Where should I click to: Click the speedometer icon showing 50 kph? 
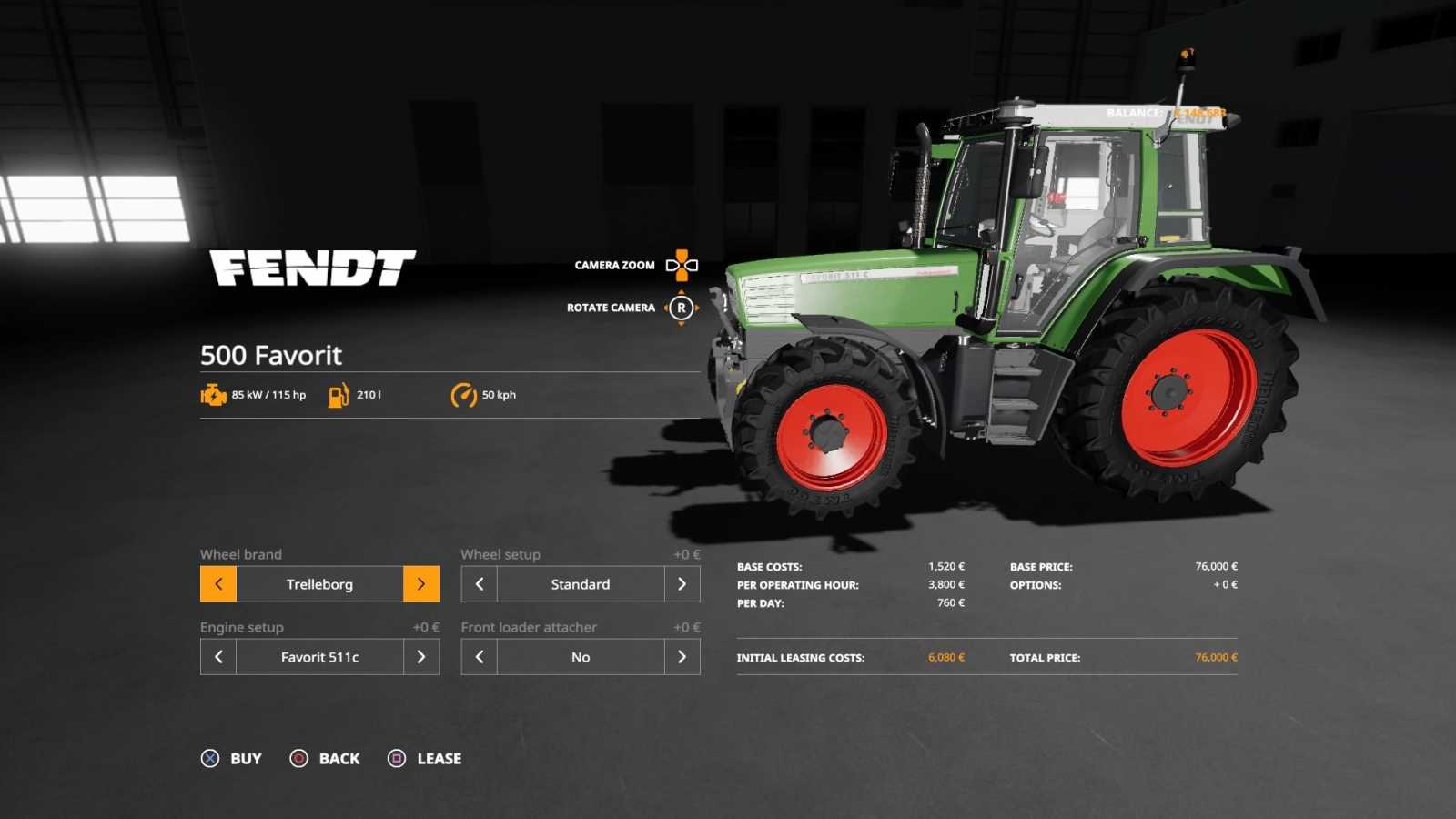(x=462, y=394)
